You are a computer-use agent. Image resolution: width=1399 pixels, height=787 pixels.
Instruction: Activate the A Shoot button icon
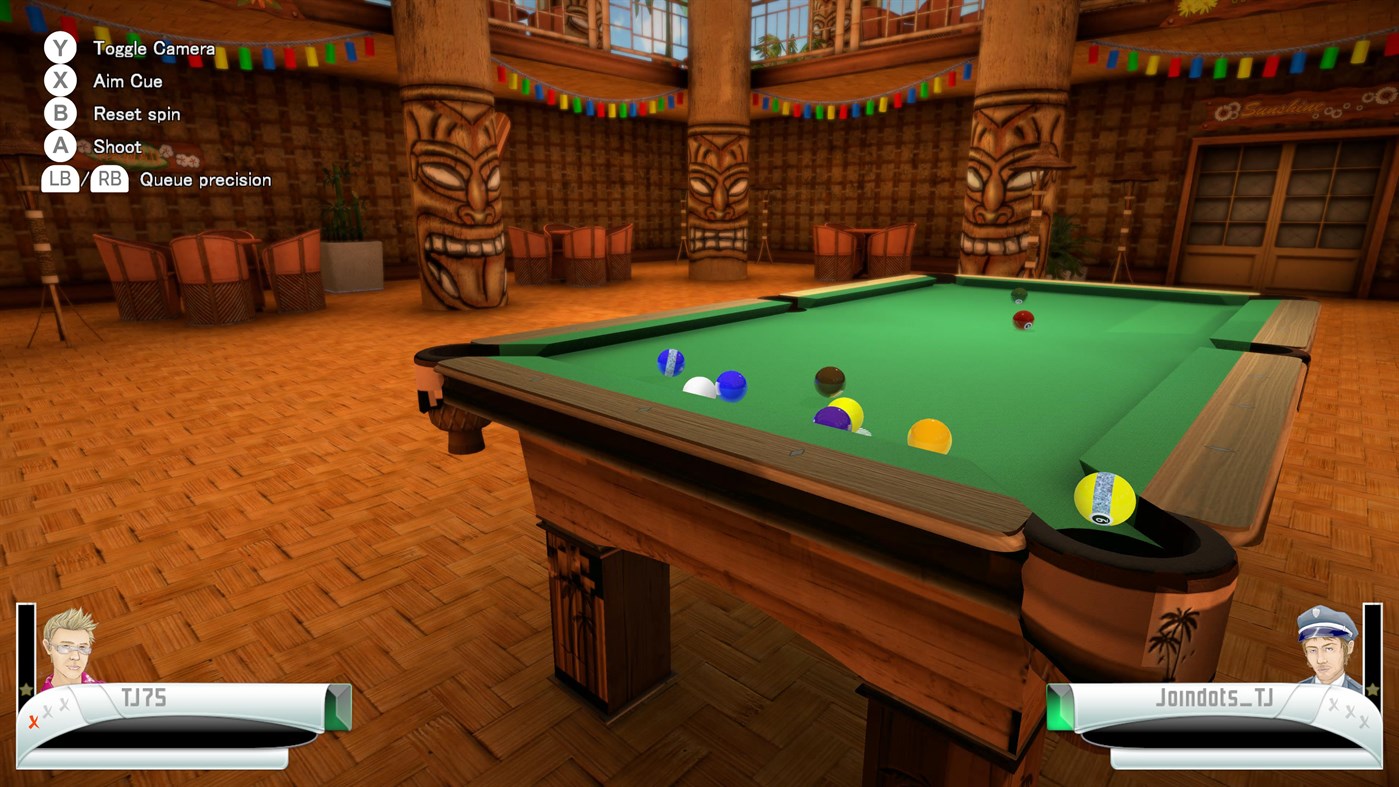(x=59, y=146)
